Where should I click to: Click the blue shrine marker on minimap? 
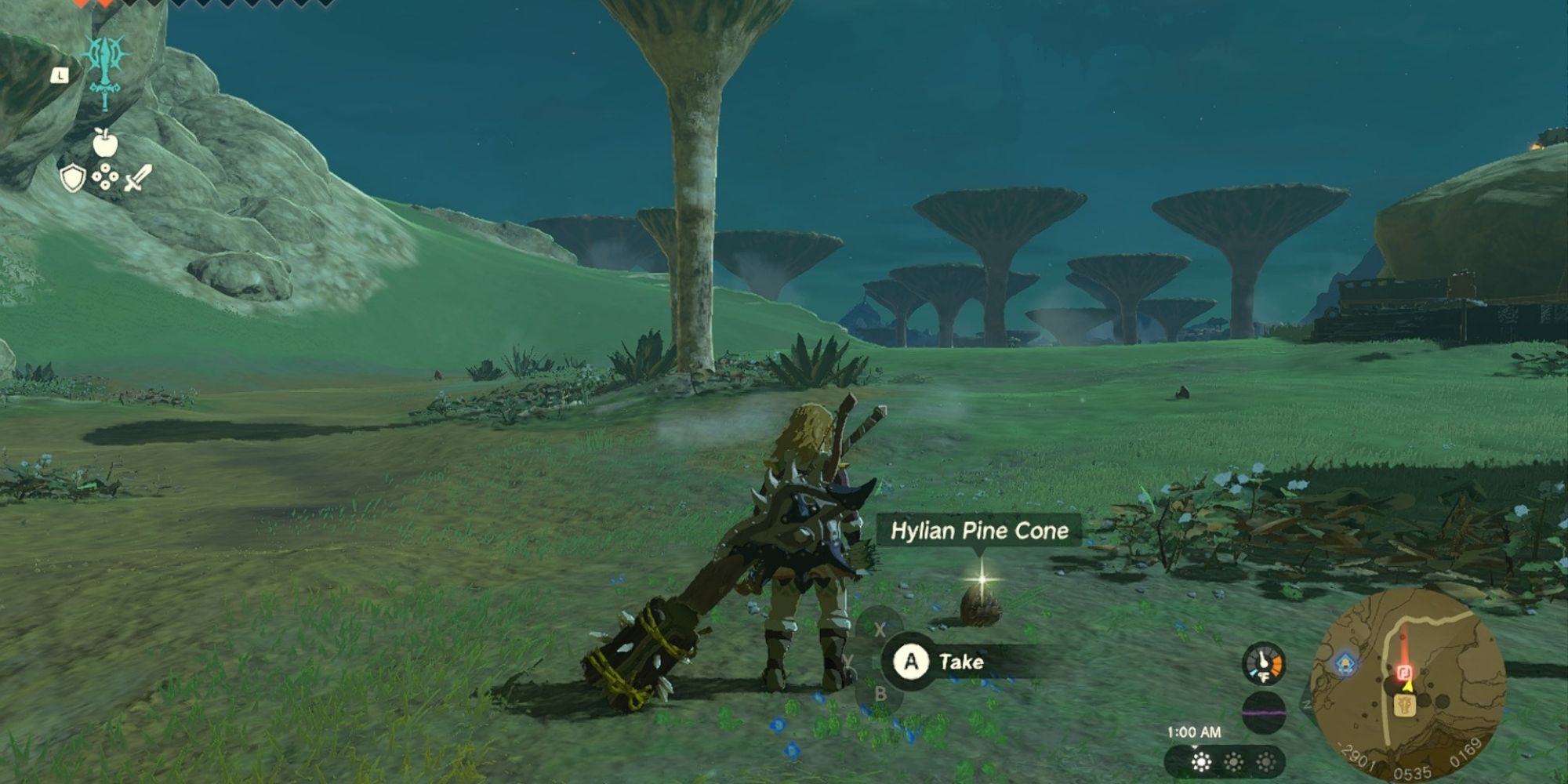tap(1345, 662)
